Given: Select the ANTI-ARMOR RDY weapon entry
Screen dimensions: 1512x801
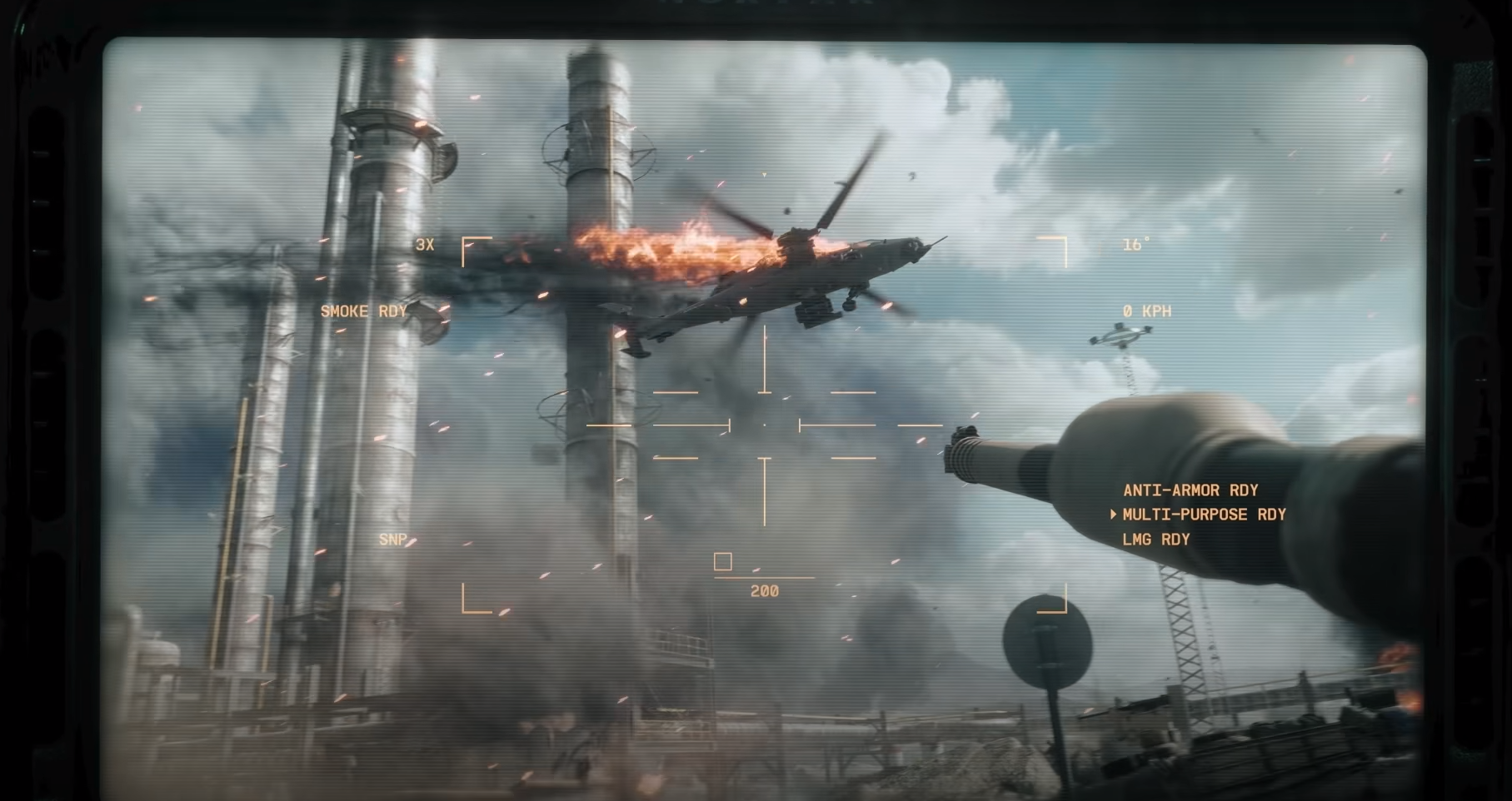Looking at the screenshot, I should click(1190, 490).
